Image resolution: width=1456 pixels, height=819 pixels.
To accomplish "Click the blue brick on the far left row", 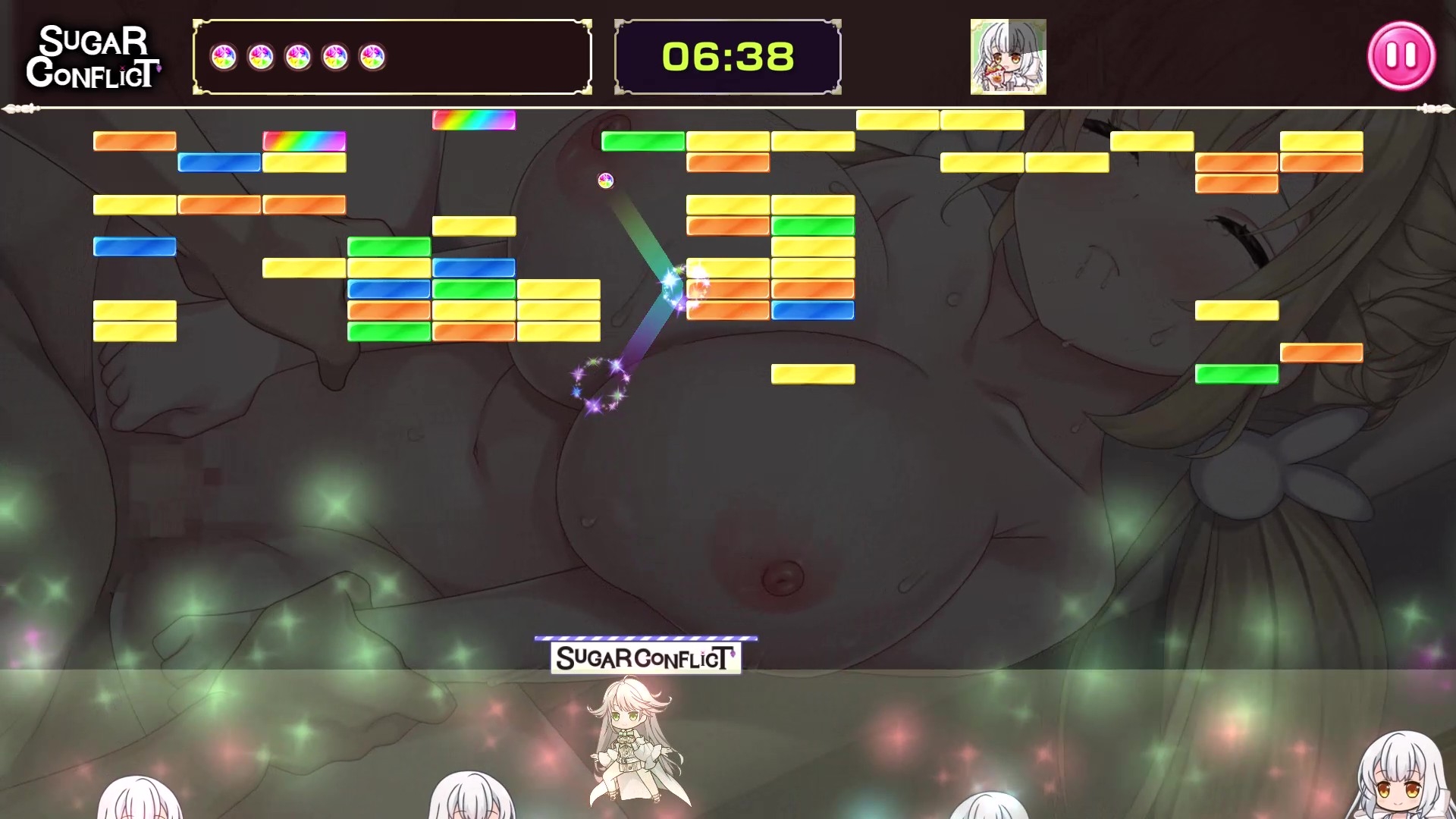I will tap(133, 246).
